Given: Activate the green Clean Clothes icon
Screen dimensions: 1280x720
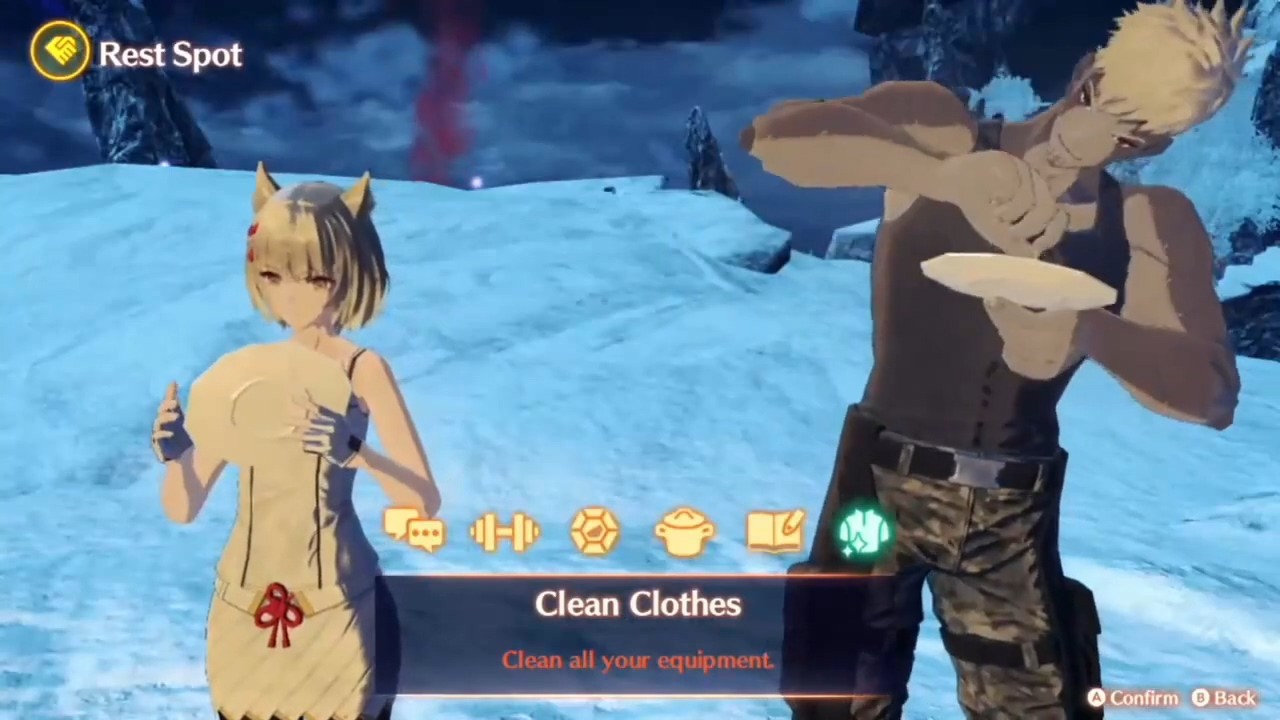Looking at the screenshot, I should click(x=864, y=531).
